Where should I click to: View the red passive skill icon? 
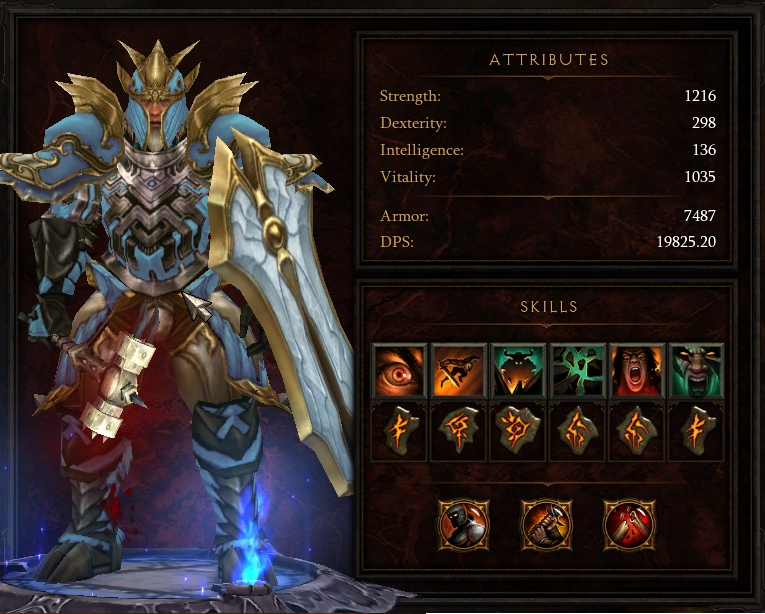(x=629, y=522)
